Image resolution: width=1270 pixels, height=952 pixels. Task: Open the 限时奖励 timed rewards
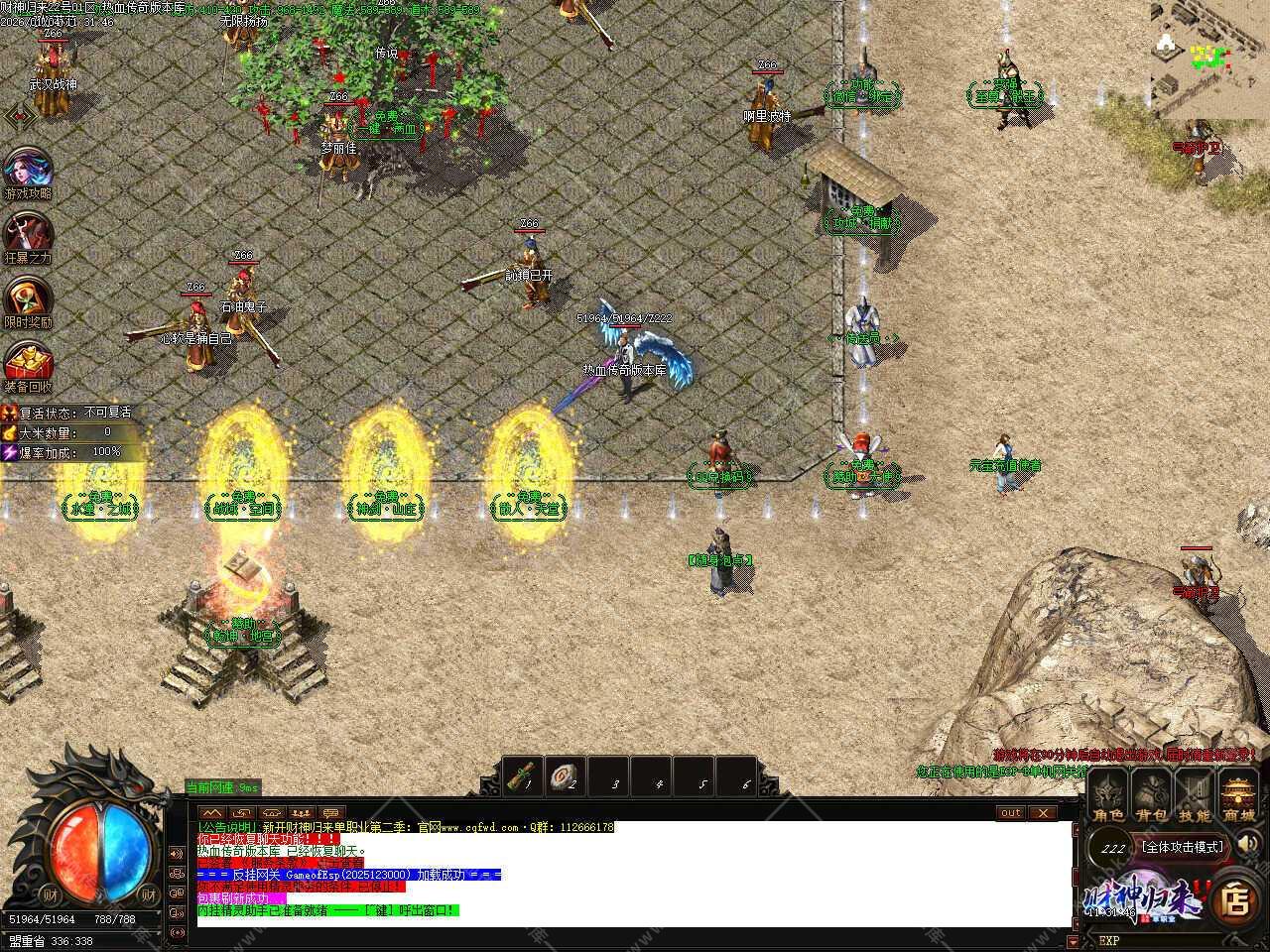click(28, 301)
